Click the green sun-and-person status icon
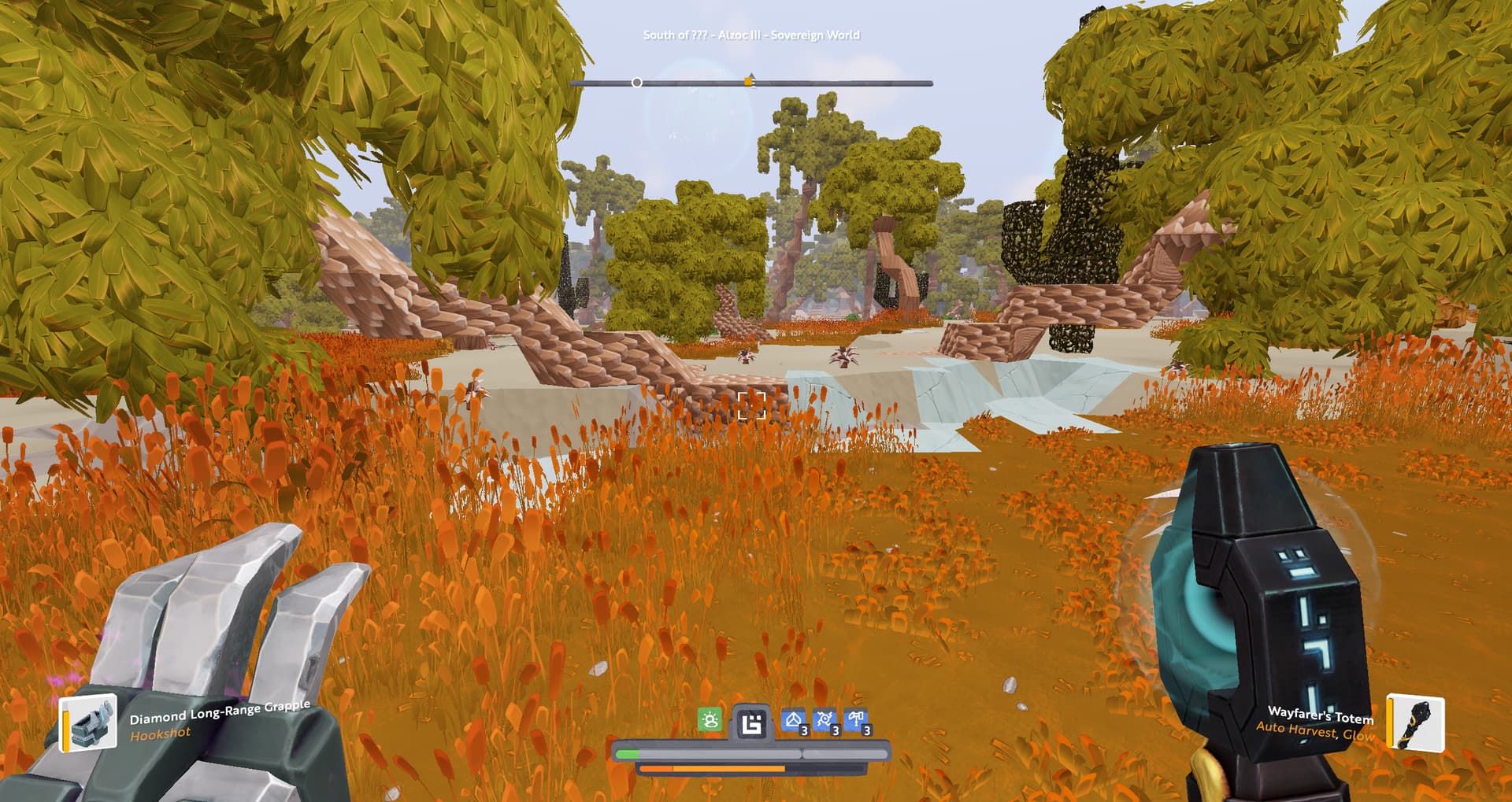Screen dimensions: 1512x802 pyautogui.click(x=710, y=720)
